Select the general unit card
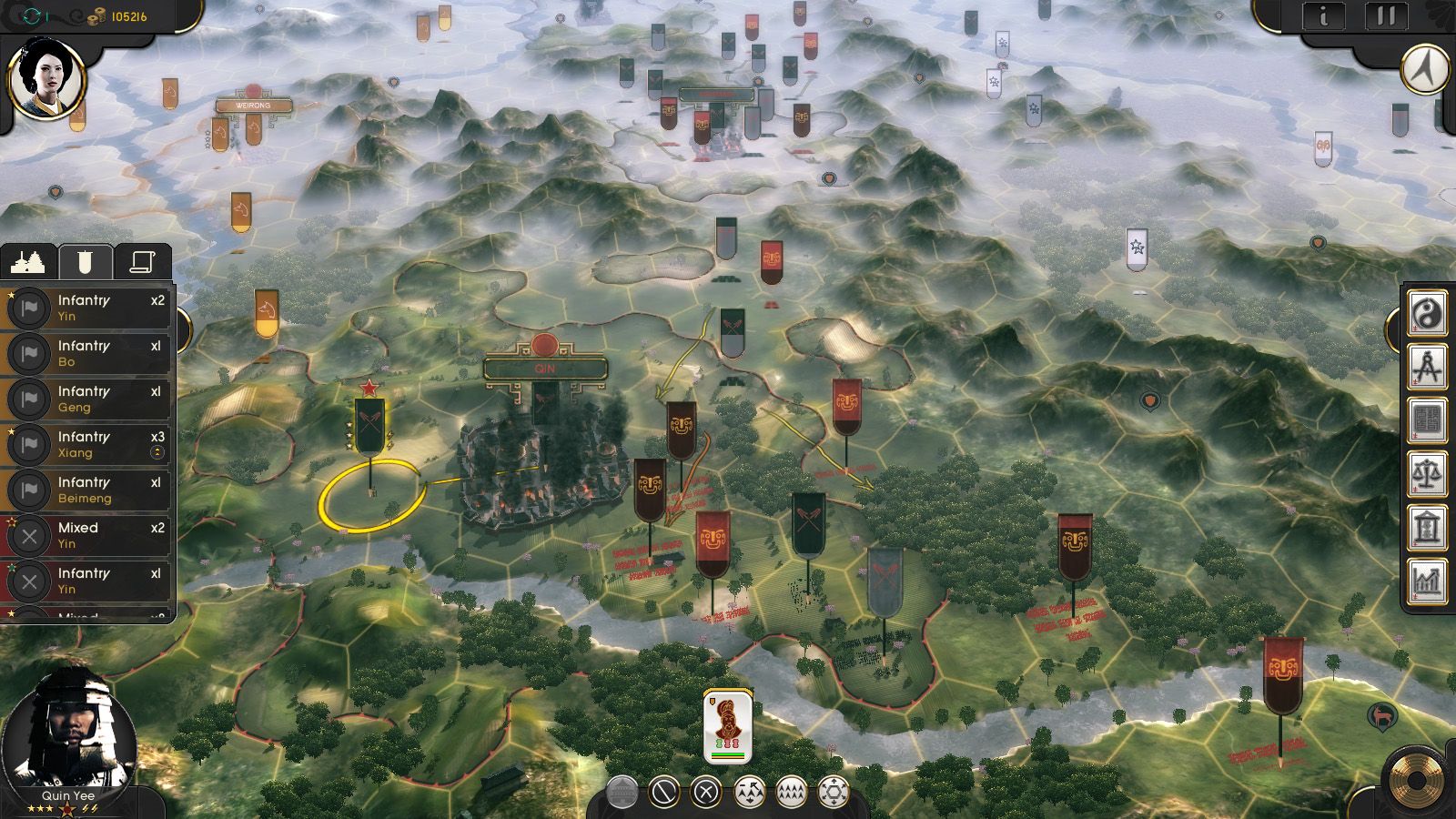1456x819 pixels. (x=728, y=726)
